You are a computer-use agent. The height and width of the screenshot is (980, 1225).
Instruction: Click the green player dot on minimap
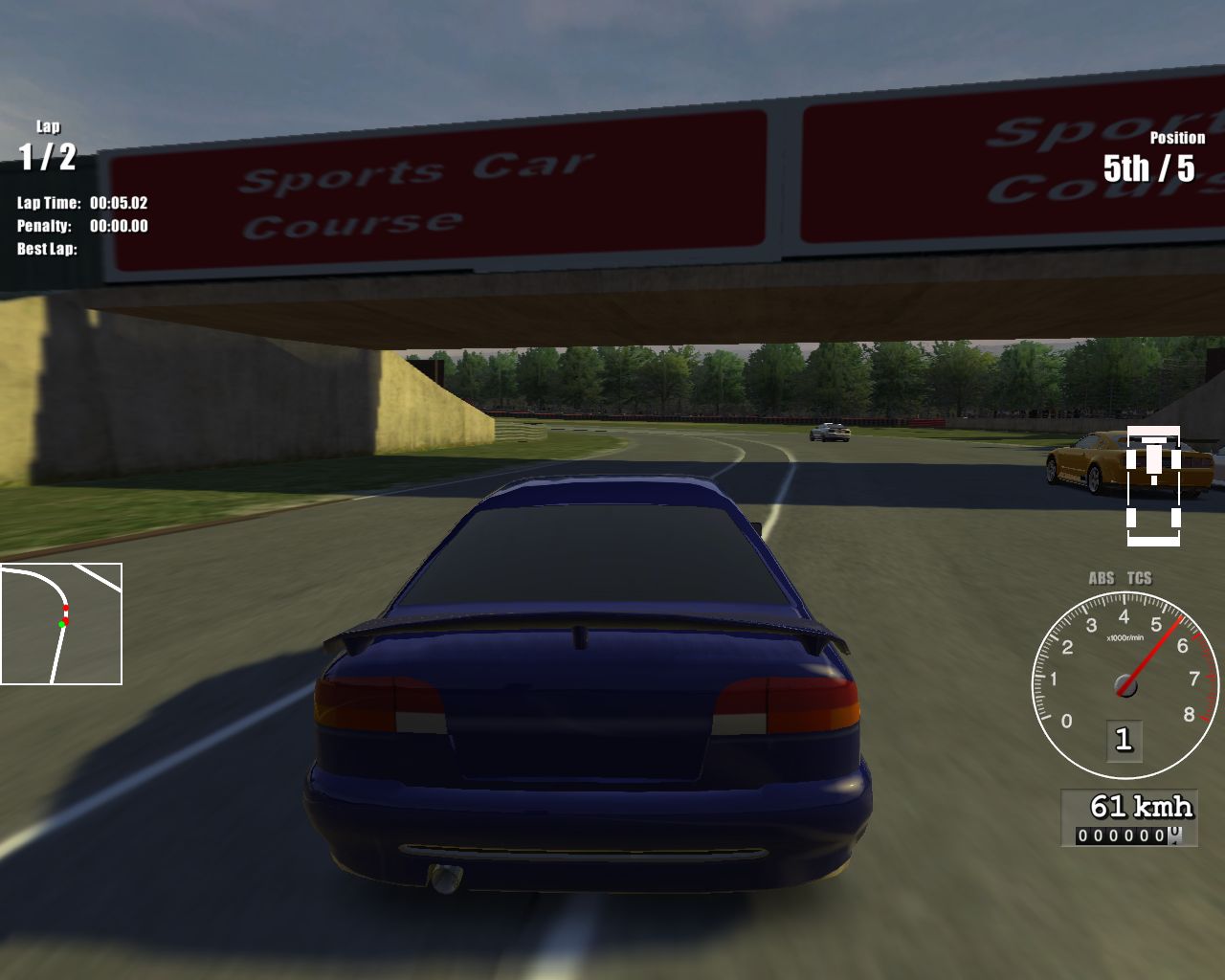(59, 623)
